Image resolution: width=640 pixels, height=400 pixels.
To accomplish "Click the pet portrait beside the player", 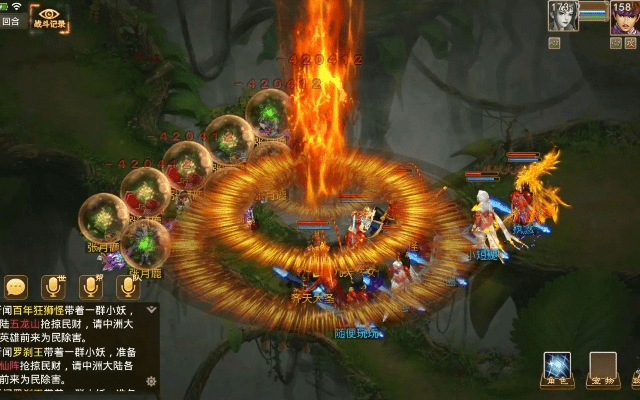I will 562,18.
